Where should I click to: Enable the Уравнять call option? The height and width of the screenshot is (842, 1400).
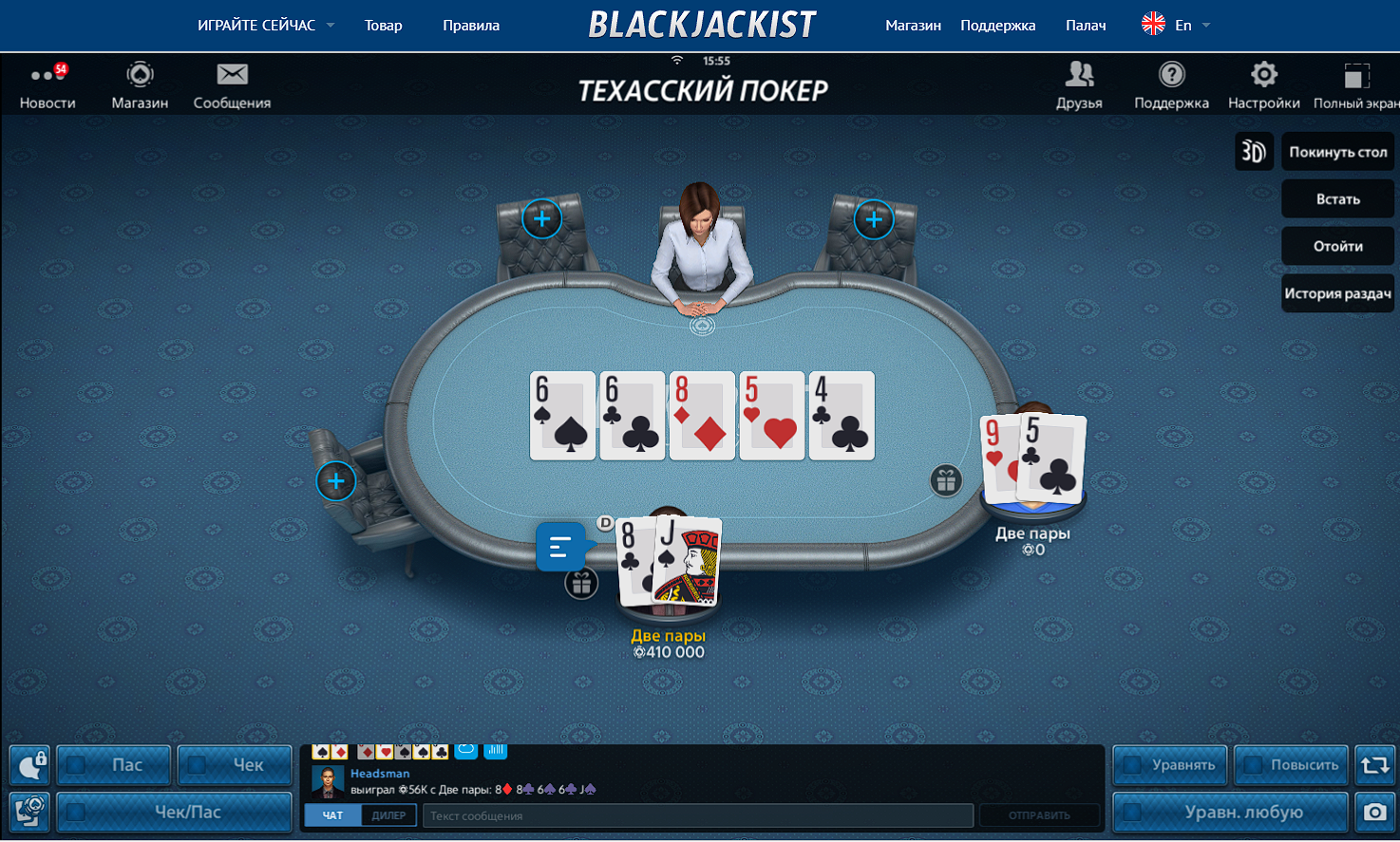1132,765
